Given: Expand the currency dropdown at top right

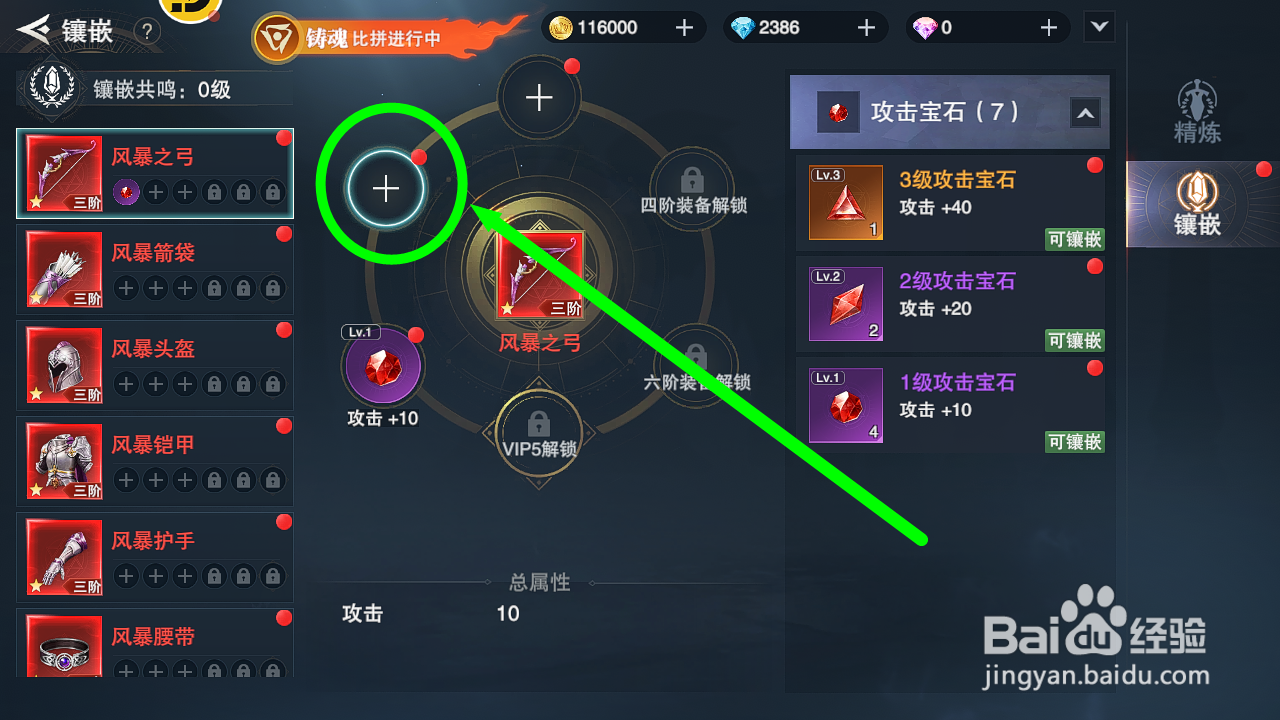Looking at the screenshot, I should (1098, 27).
